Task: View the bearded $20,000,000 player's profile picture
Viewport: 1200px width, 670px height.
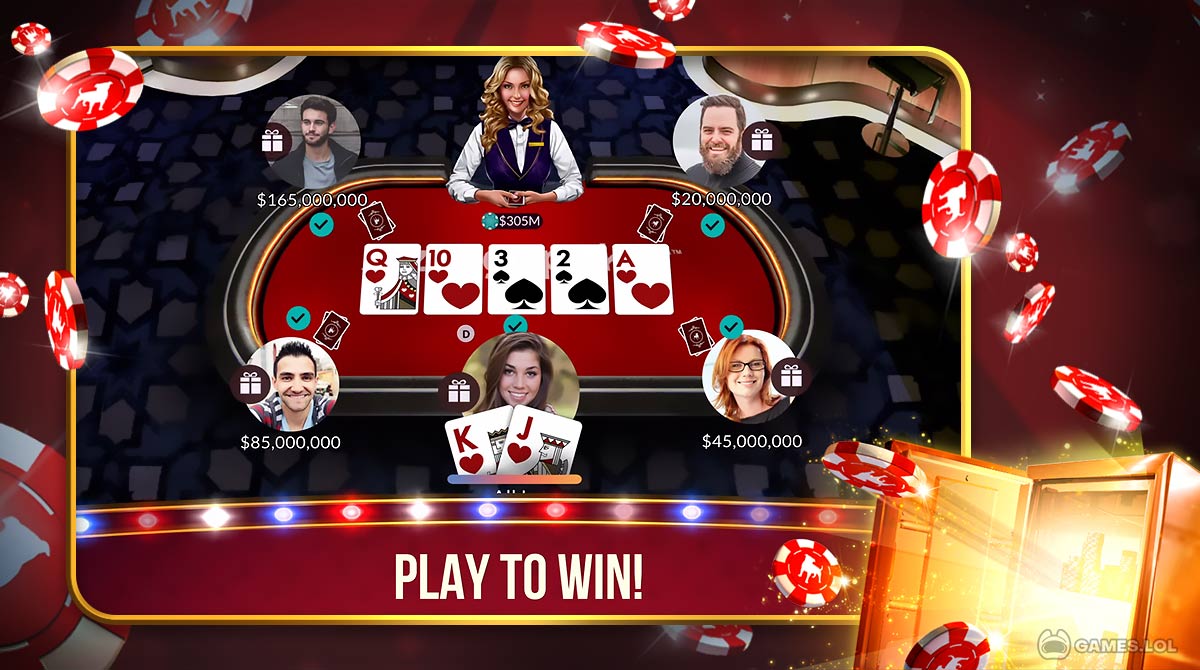Action: click(714, 140)
